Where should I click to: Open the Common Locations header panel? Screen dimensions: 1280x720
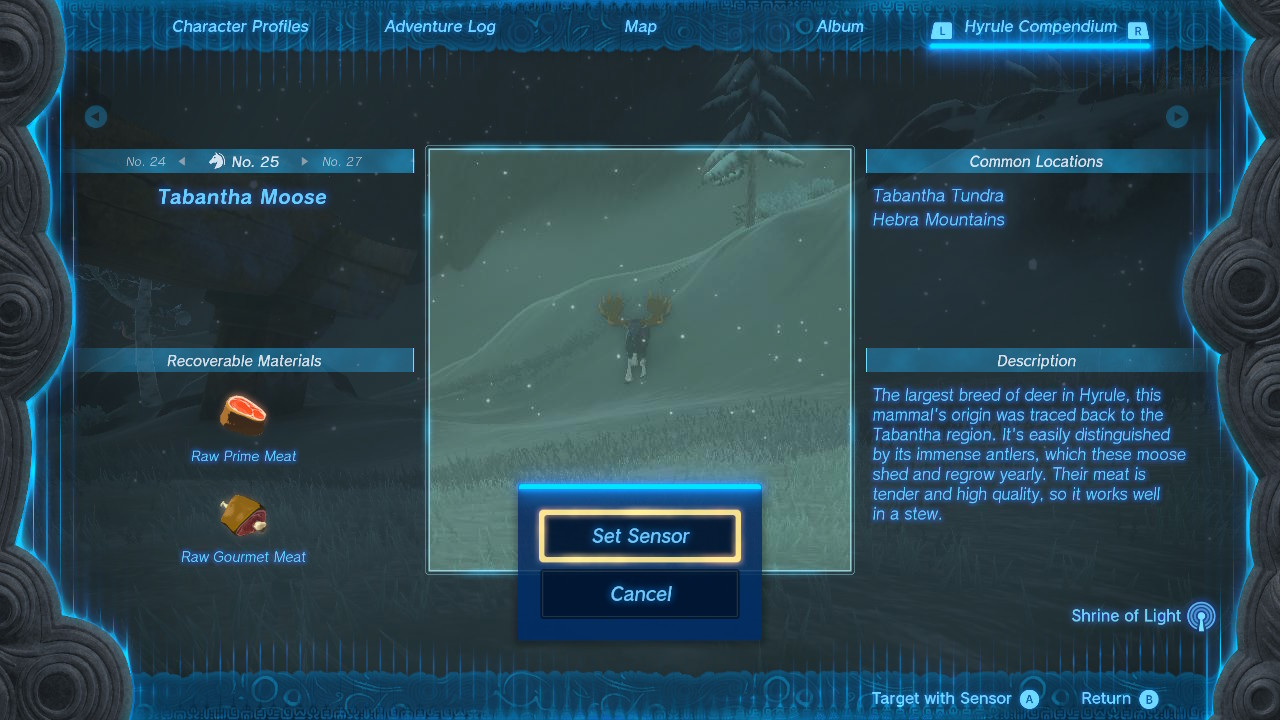point(1036,161)
